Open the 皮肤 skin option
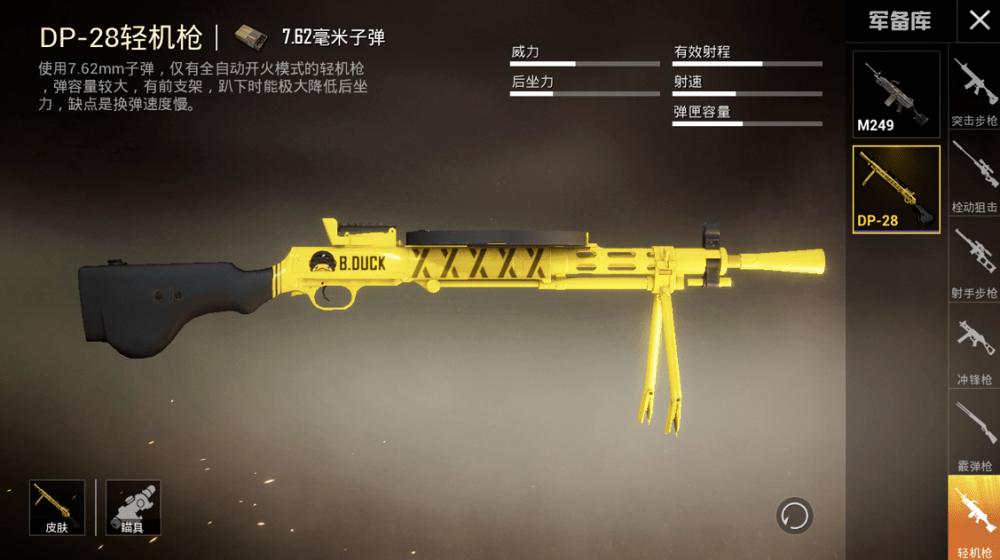Image resolution: width=1000 pixels, height=560 pixels. tap(56, 506)
